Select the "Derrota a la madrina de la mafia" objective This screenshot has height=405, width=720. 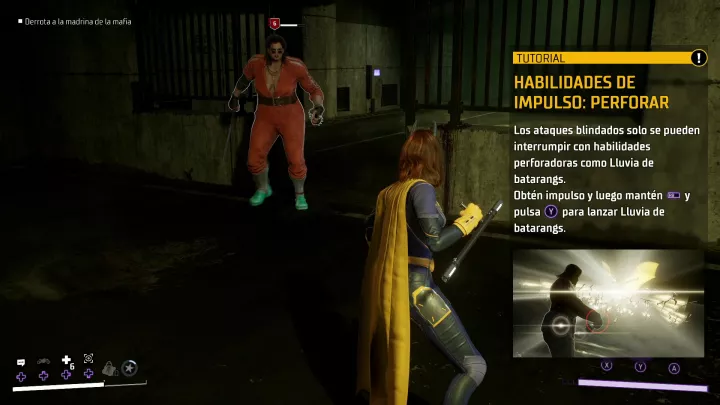point(77,21)
